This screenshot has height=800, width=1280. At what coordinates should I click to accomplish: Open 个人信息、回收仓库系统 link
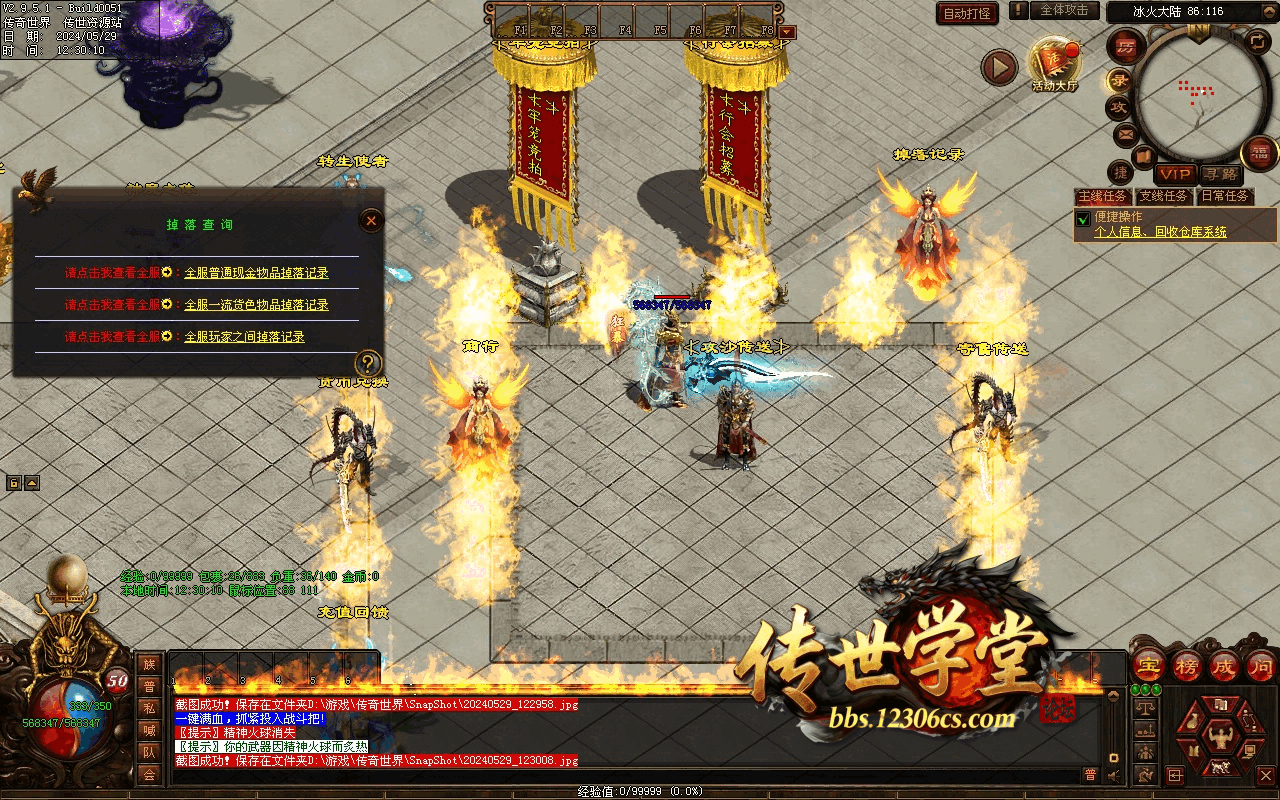point(1160,232)
